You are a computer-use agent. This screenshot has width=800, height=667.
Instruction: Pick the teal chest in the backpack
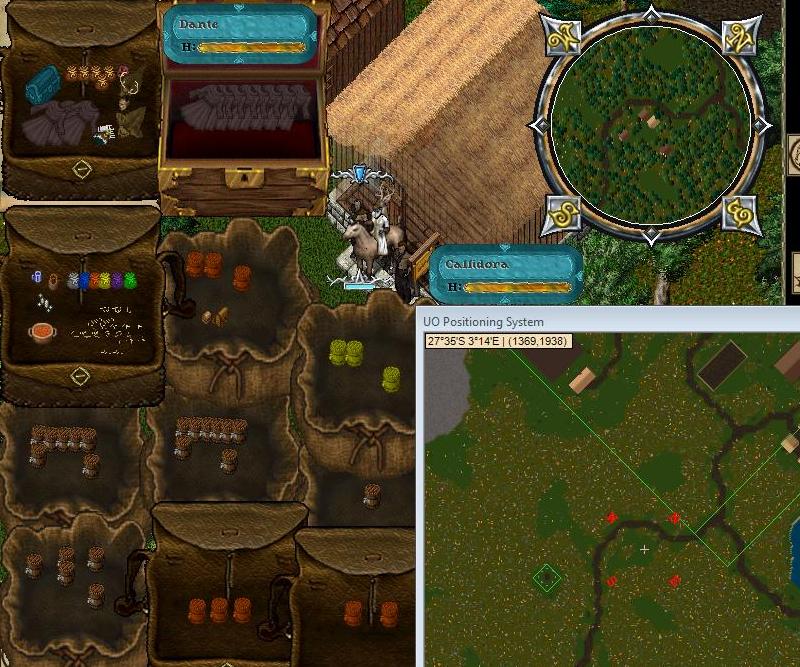point(43,83)
